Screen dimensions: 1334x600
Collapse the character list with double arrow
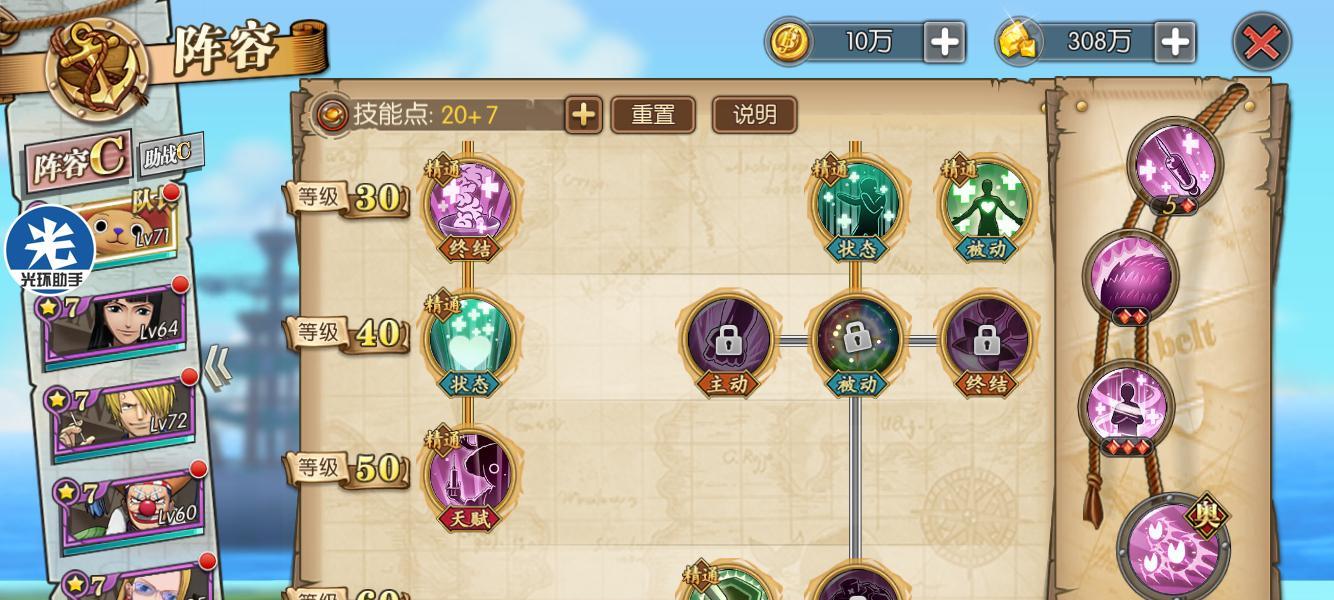(219, 368)
